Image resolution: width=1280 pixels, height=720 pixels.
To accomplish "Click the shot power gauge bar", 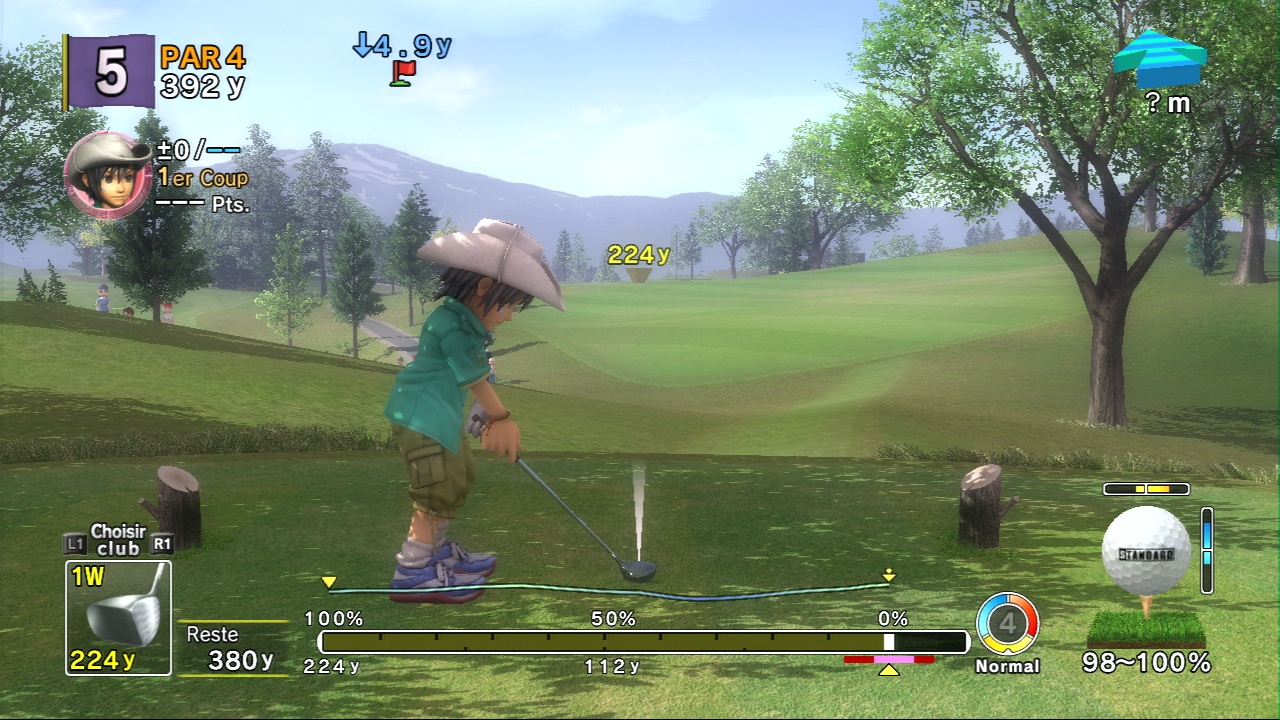I will pos(643,642).
